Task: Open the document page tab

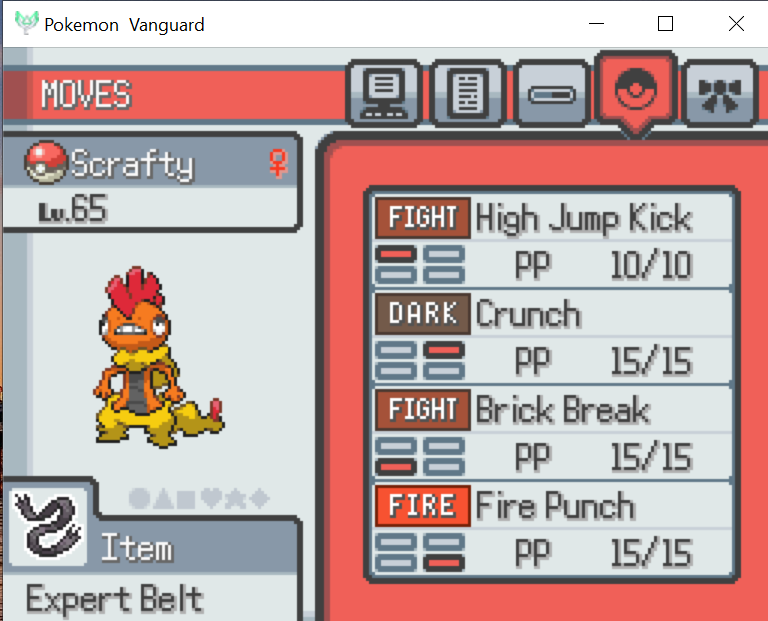Action: coord(467,95)
